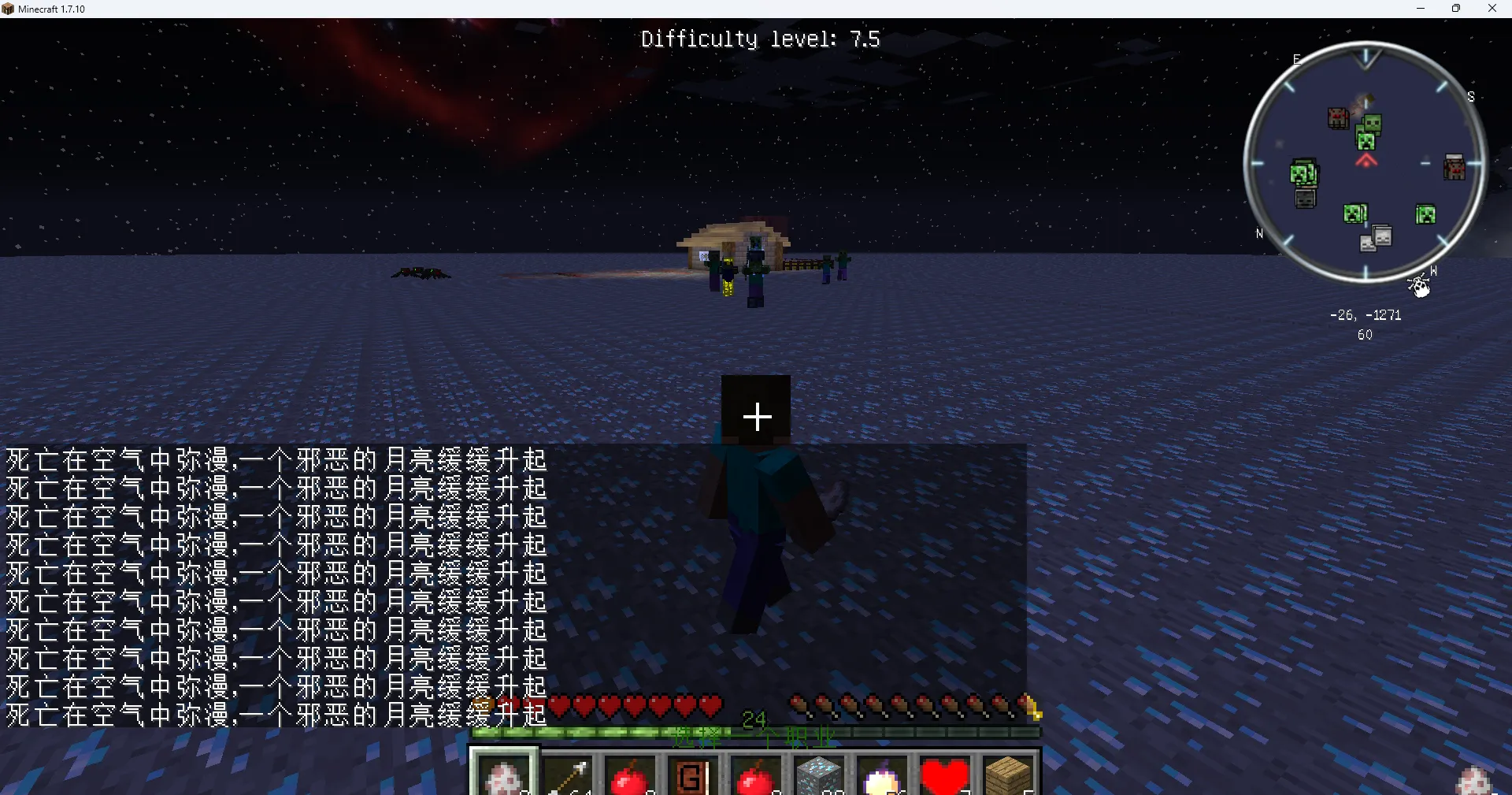This screenshot has width=1512, height=795.
Task: Click the player direction arrow on the minimap
Action: pos(1366,162)
